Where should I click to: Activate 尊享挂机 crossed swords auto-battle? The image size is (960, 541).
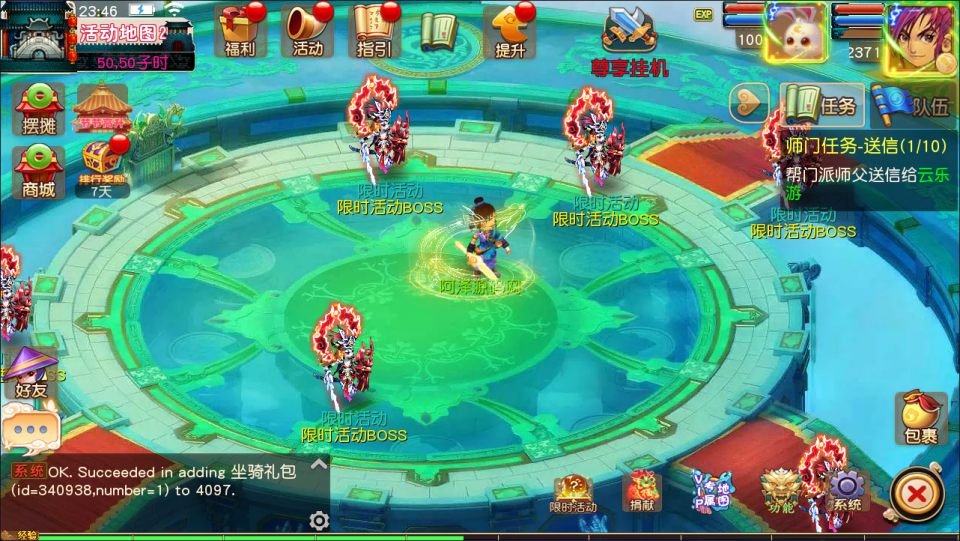629,42
